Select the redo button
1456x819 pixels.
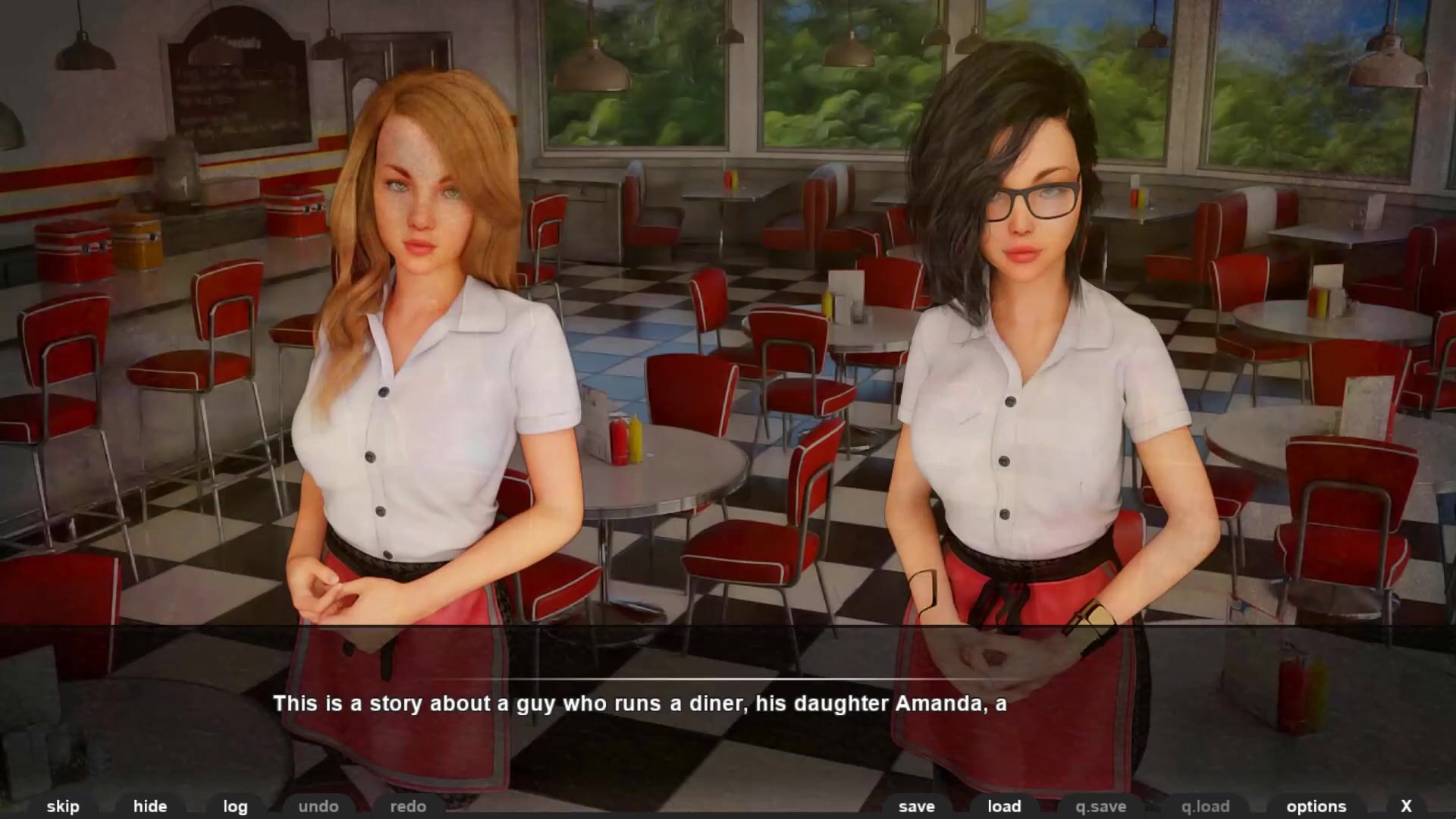(x=408, y=806)
